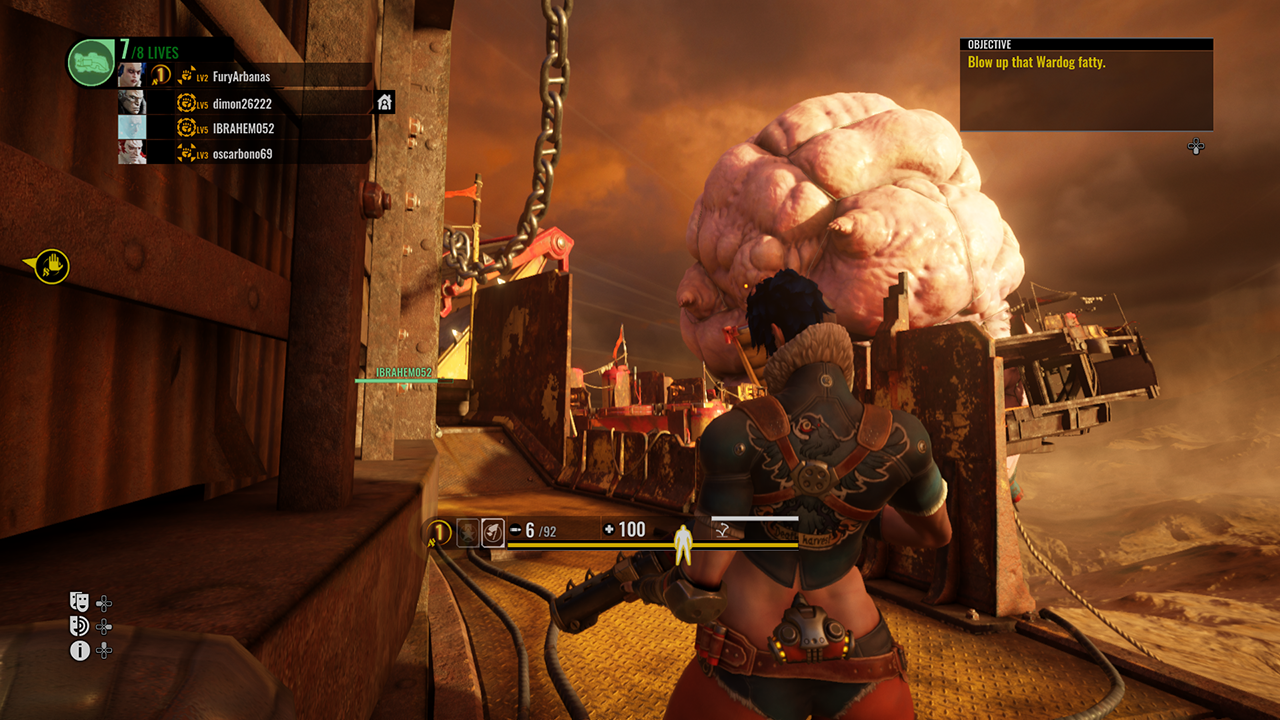Open the emote masks icon
This screenshot has height=720, width=1280.
(79, 602)
